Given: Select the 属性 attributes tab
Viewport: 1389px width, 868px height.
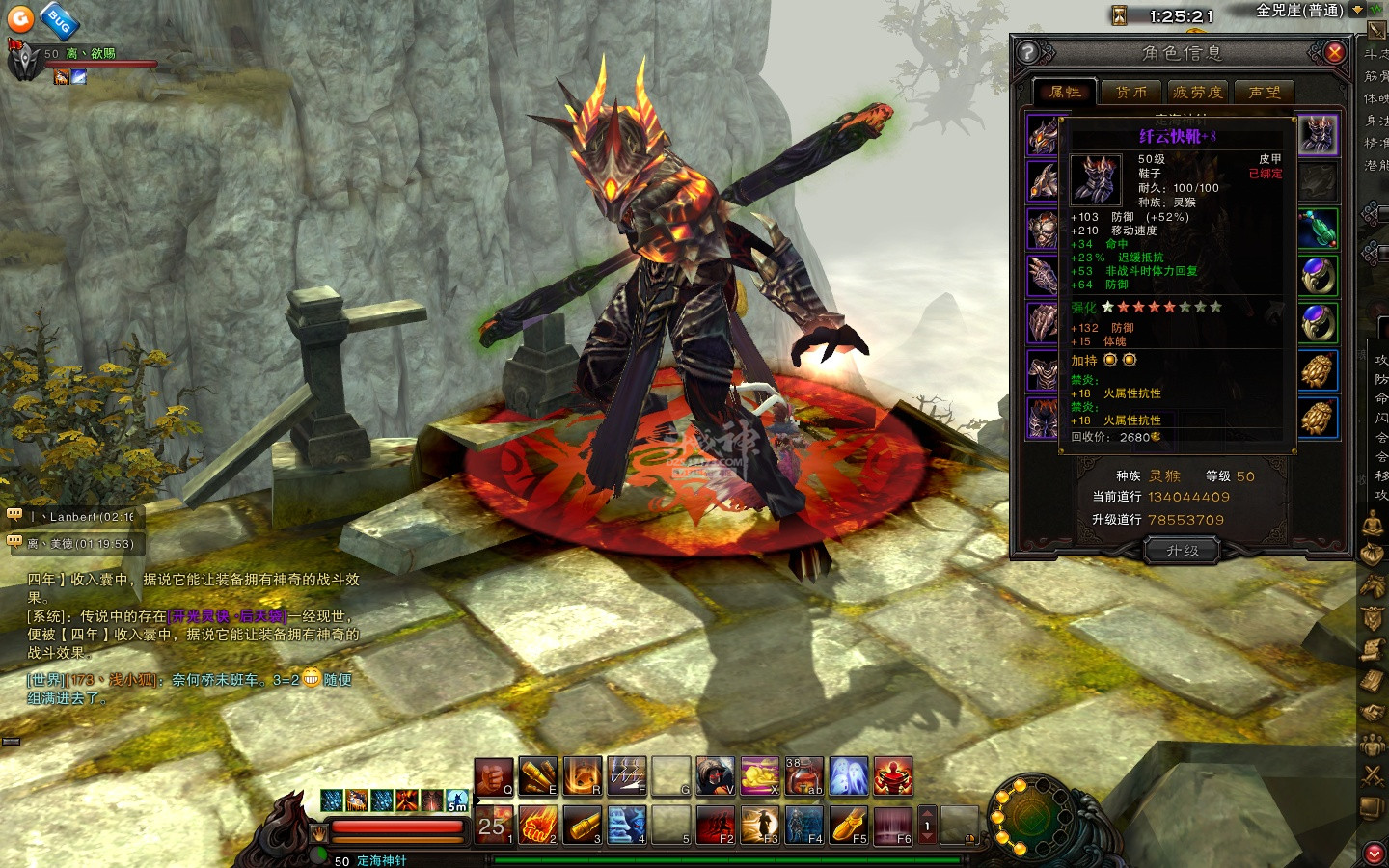Looking at the screenshot, I should pyautogui.click(x=1065, y=93).
